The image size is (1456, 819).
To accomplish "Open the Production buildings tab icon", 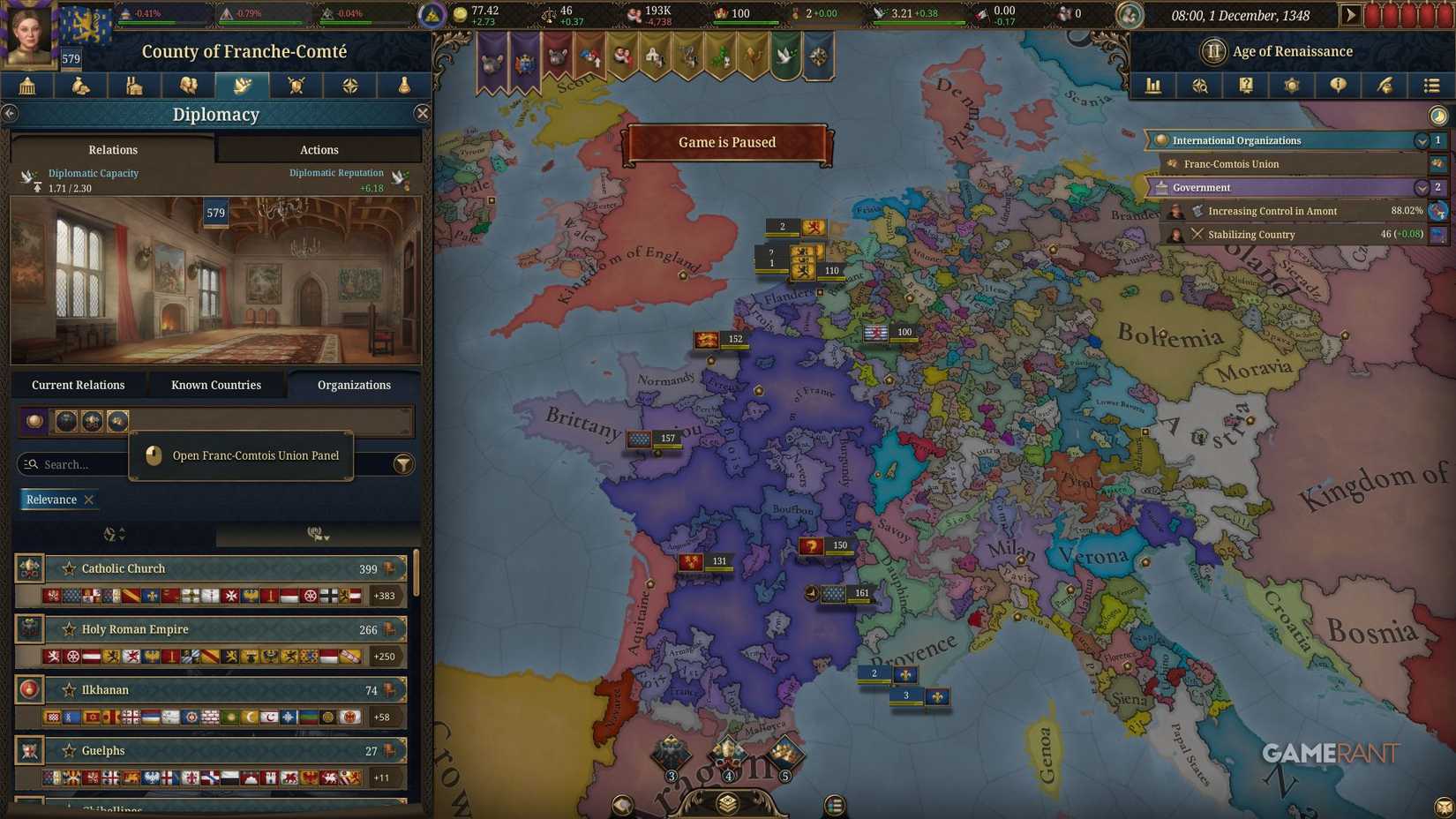I will coord(134,86).
